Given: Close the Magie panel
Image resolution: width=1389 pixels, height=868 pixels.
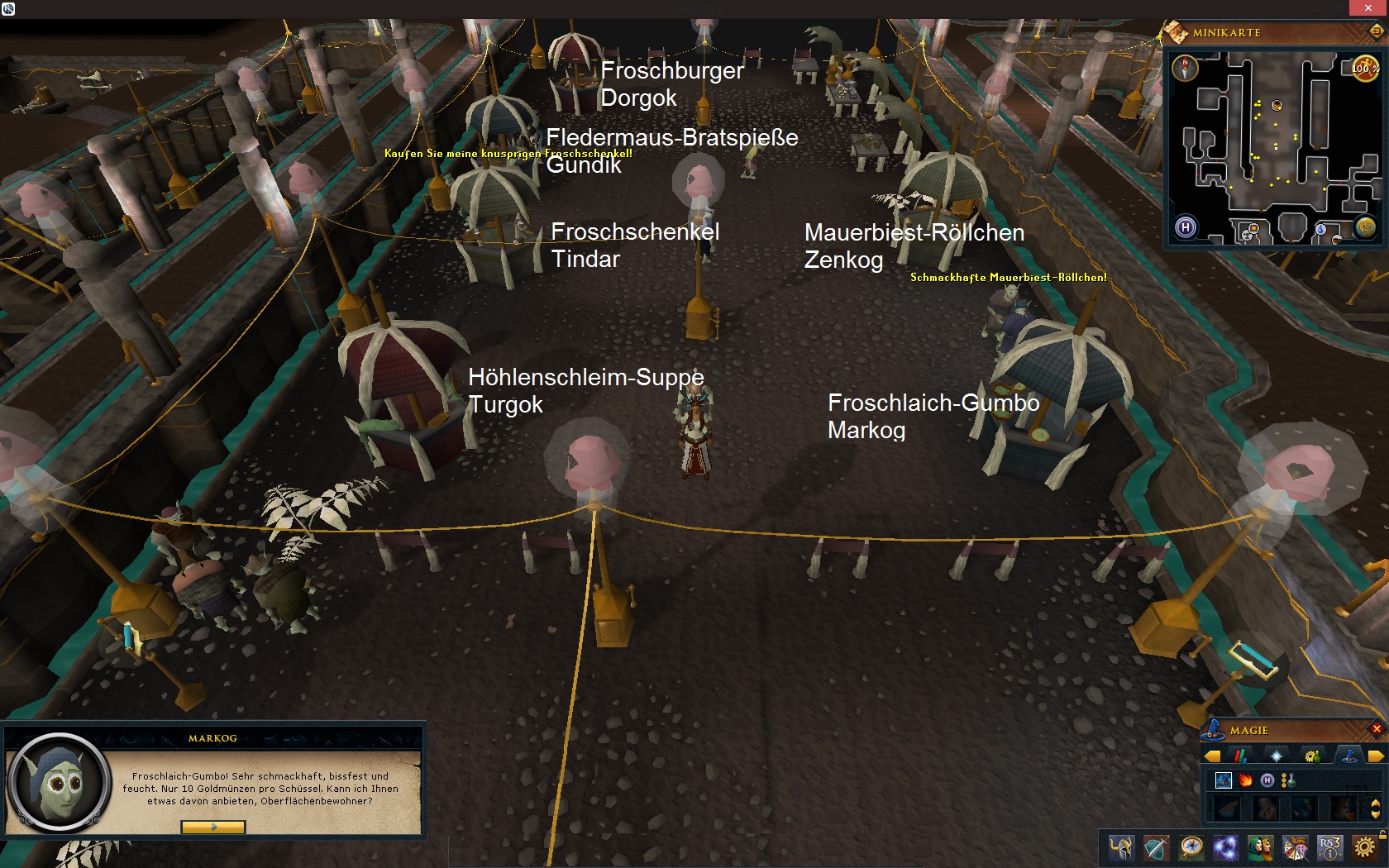Looking at the screenshot, I should (x=1377, y=728).
